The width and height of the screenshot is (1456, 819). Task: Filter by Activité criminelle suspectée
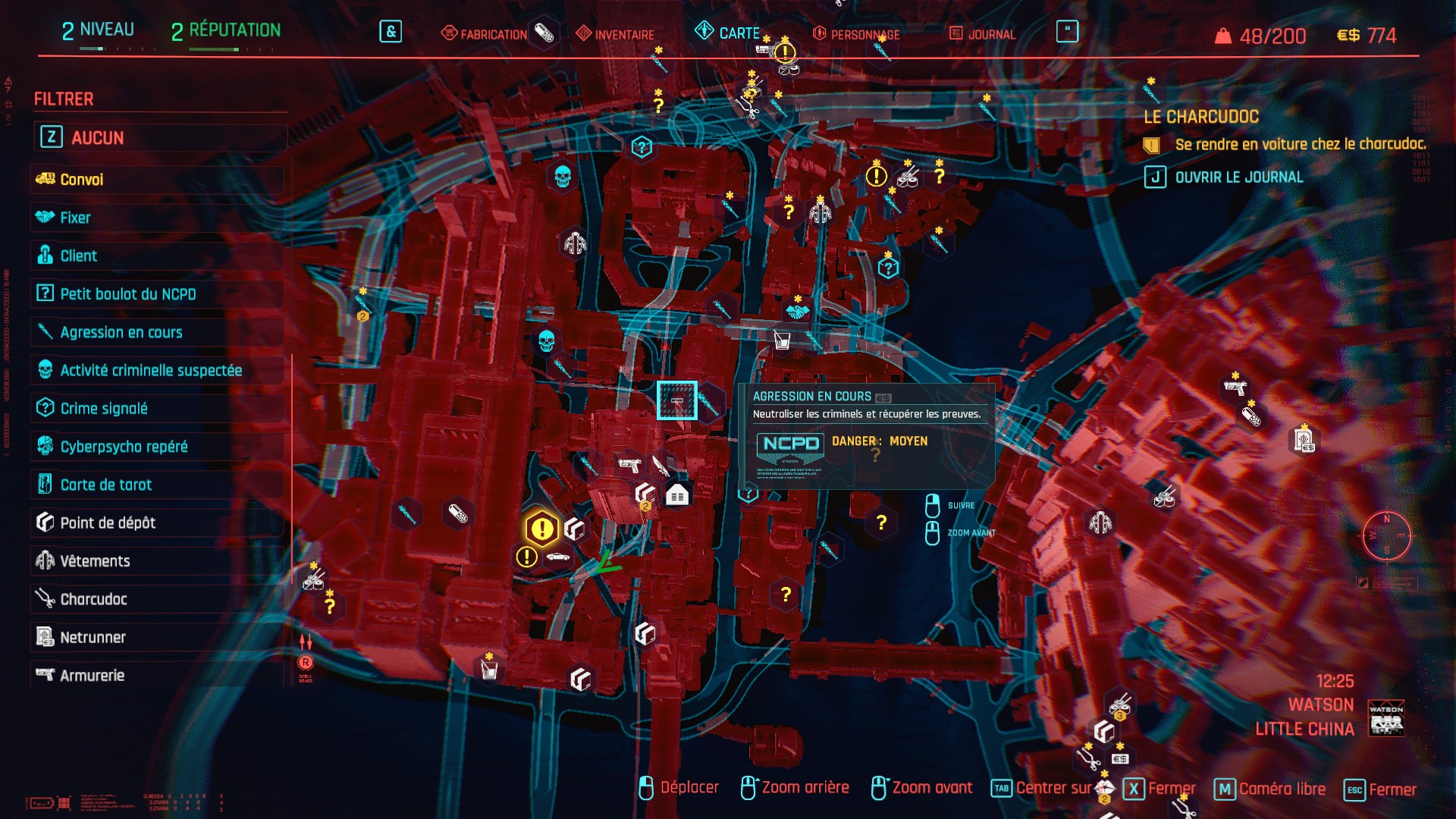coord(151,370)
